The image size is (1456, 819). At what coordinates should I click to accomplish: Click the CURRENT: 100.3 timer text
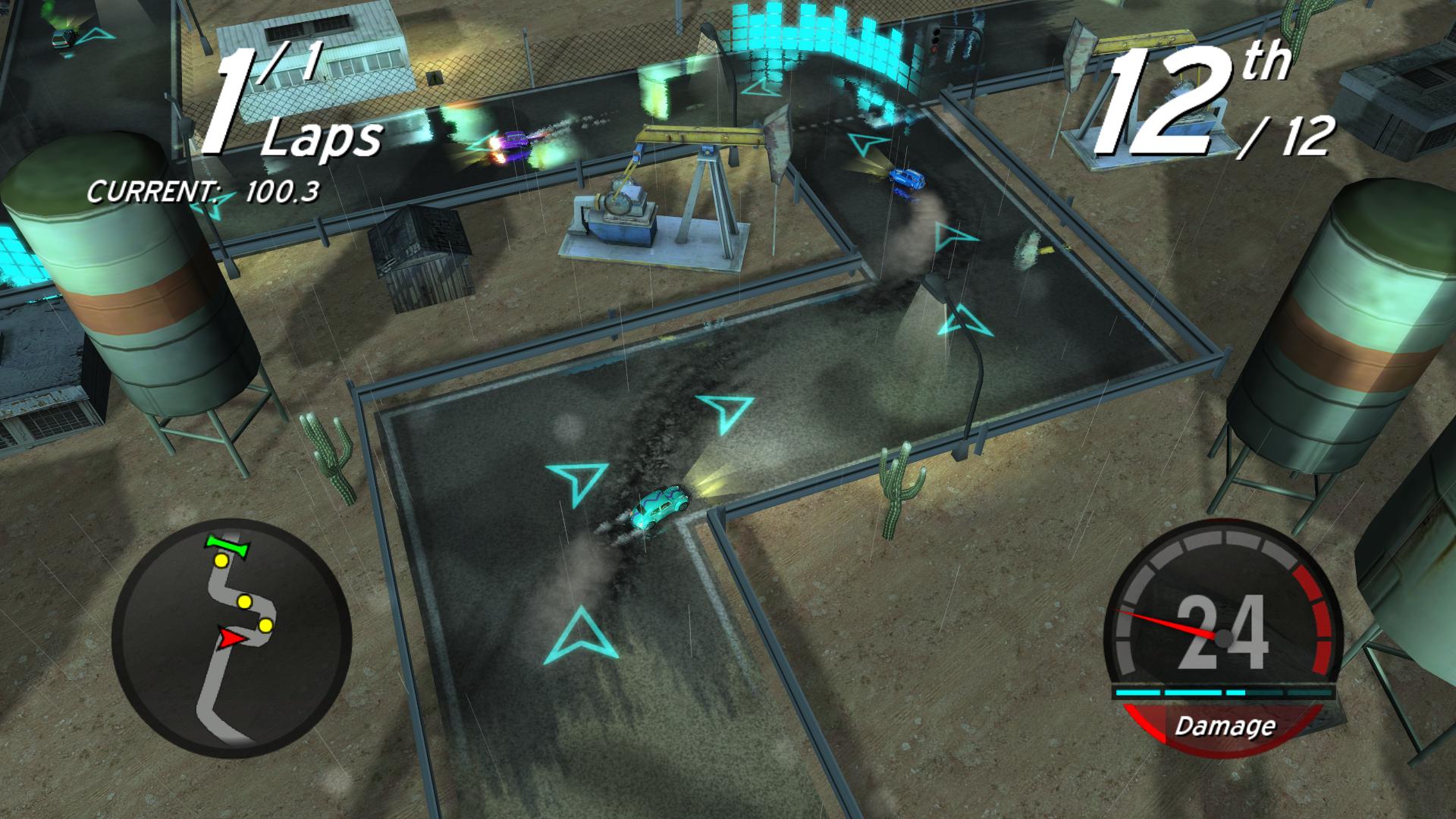[205, 192]
